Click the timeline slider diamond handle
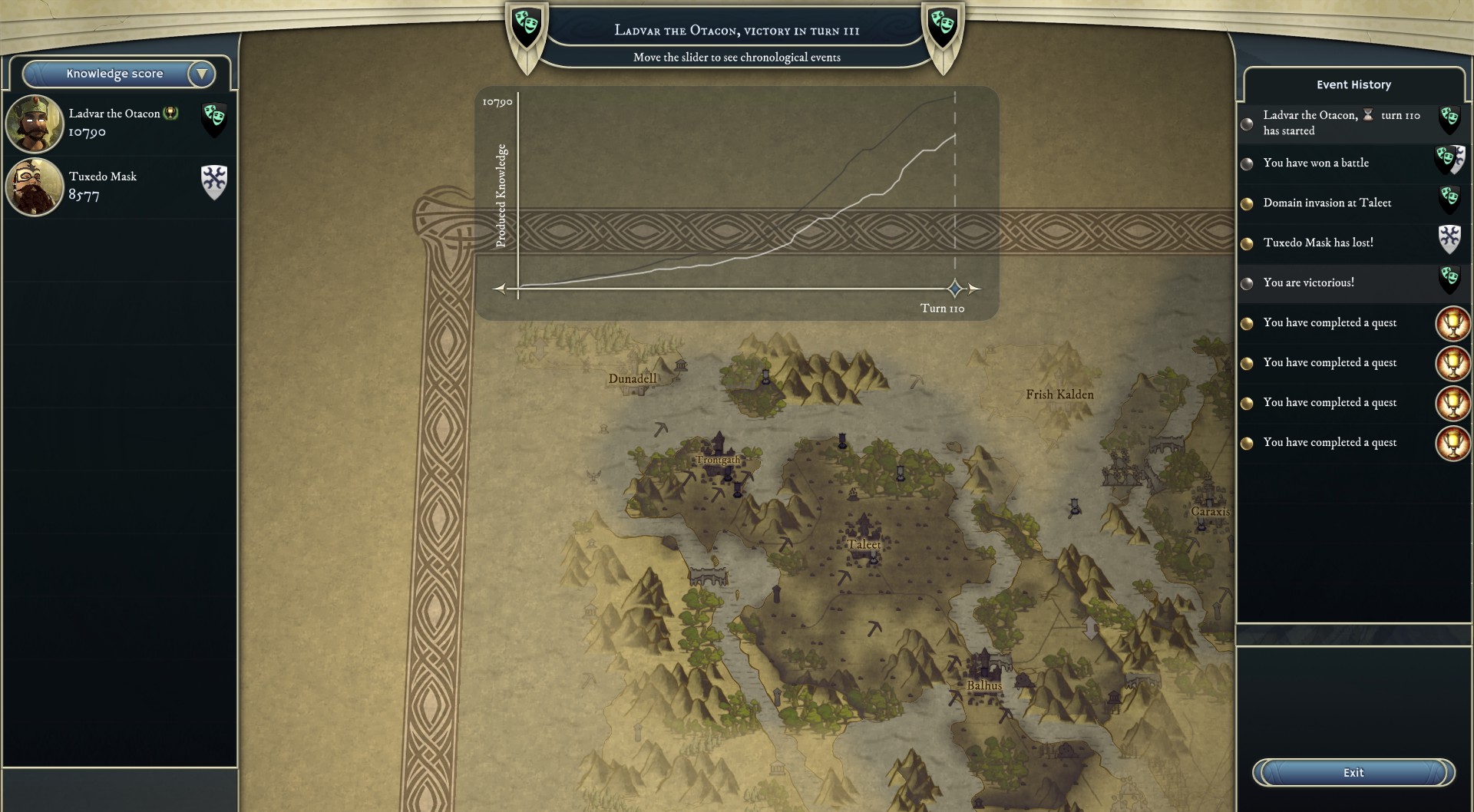1474x812 pixels. click(x=955, y=289)
